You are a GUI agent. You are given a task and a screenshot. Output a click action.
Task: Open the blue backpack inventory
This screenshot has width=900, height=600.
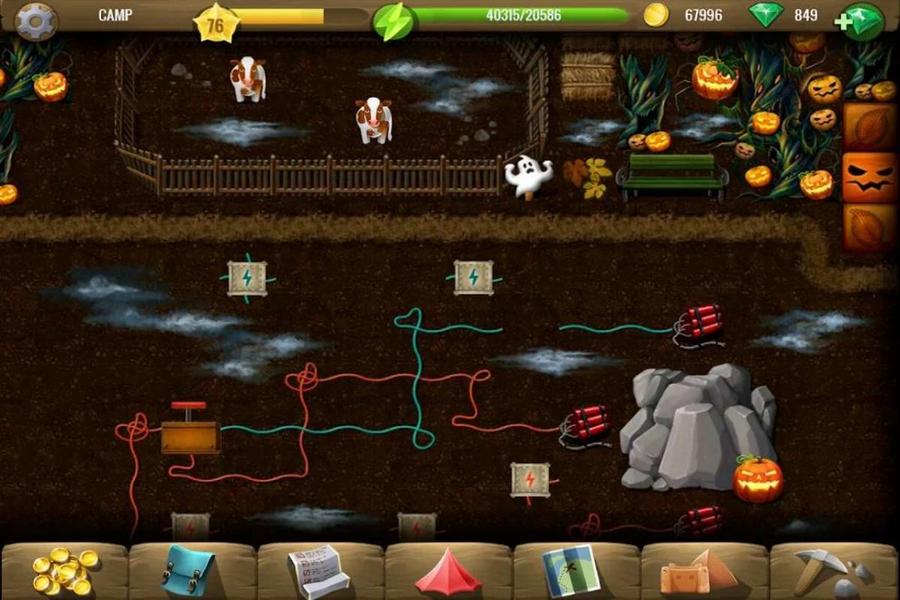(189, 571)
